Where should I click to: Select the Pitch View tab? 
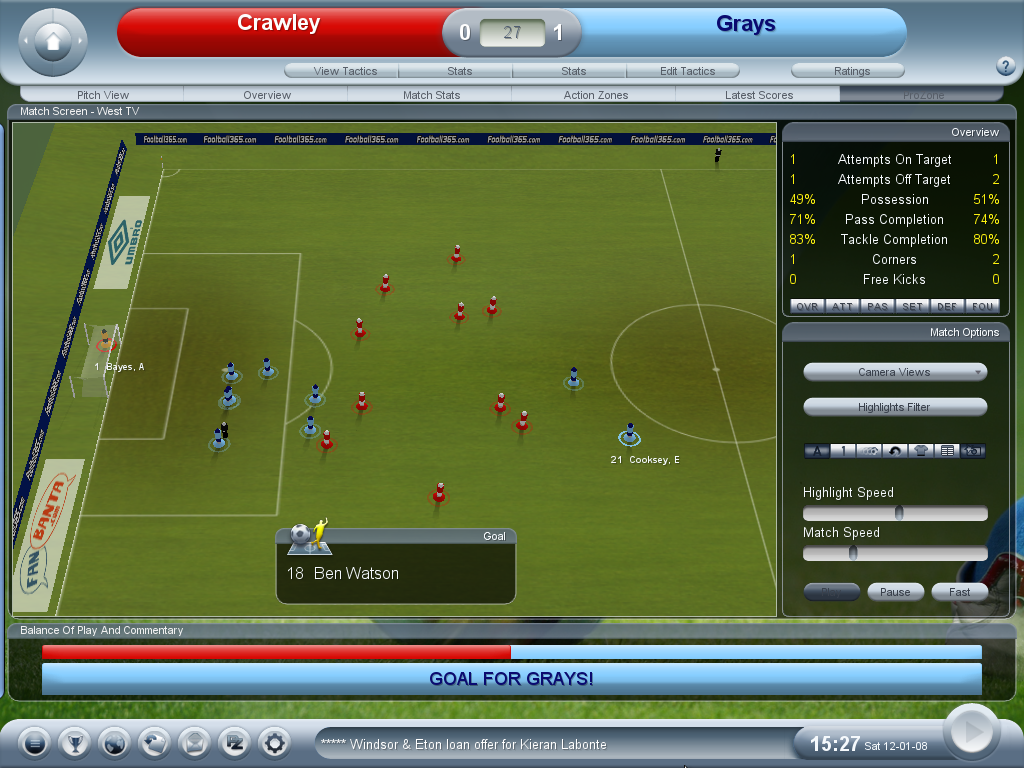point(103,95)
